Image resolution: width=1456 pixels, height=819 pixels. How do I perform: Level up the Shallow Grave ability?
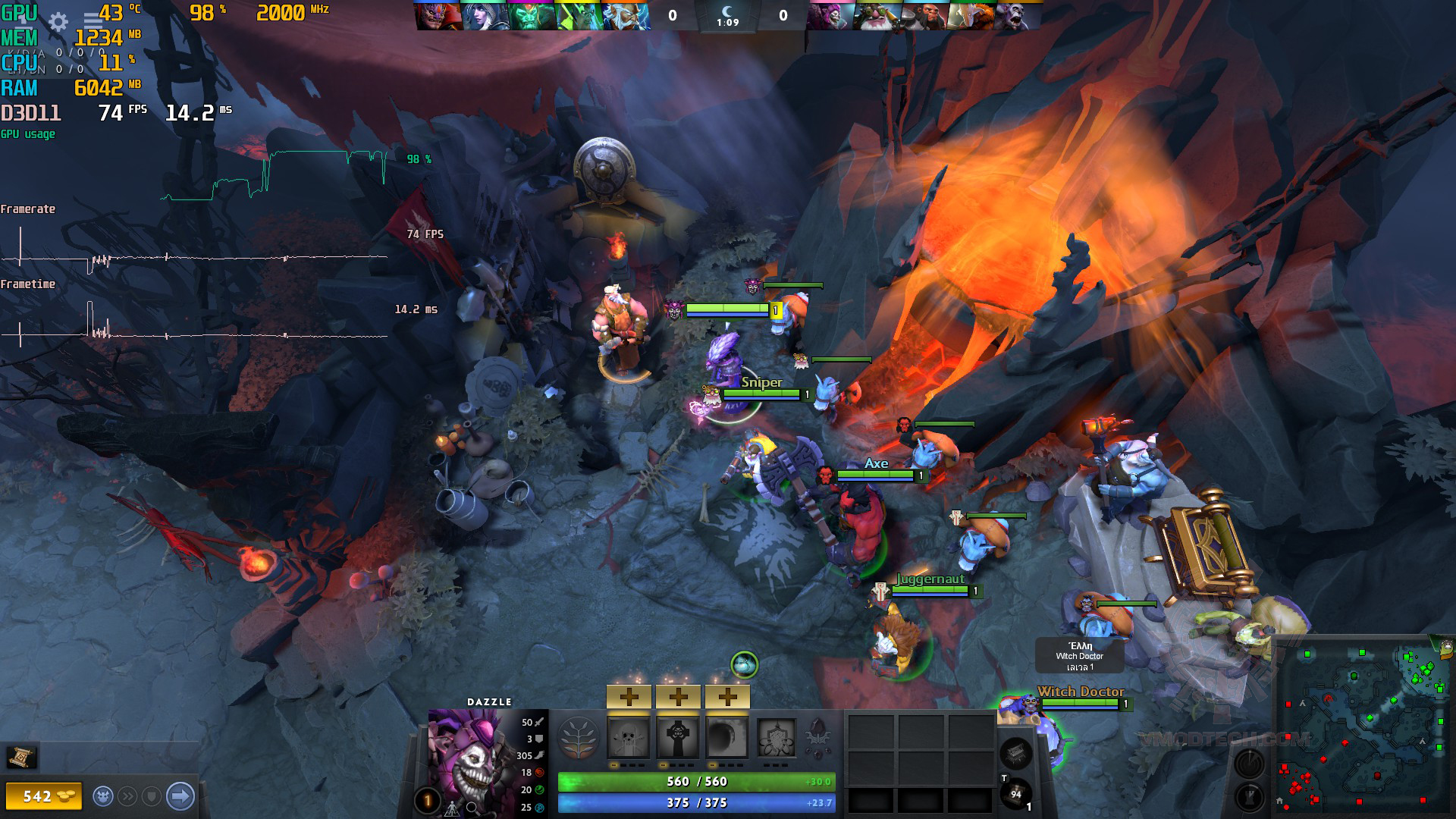coord(678,696)
